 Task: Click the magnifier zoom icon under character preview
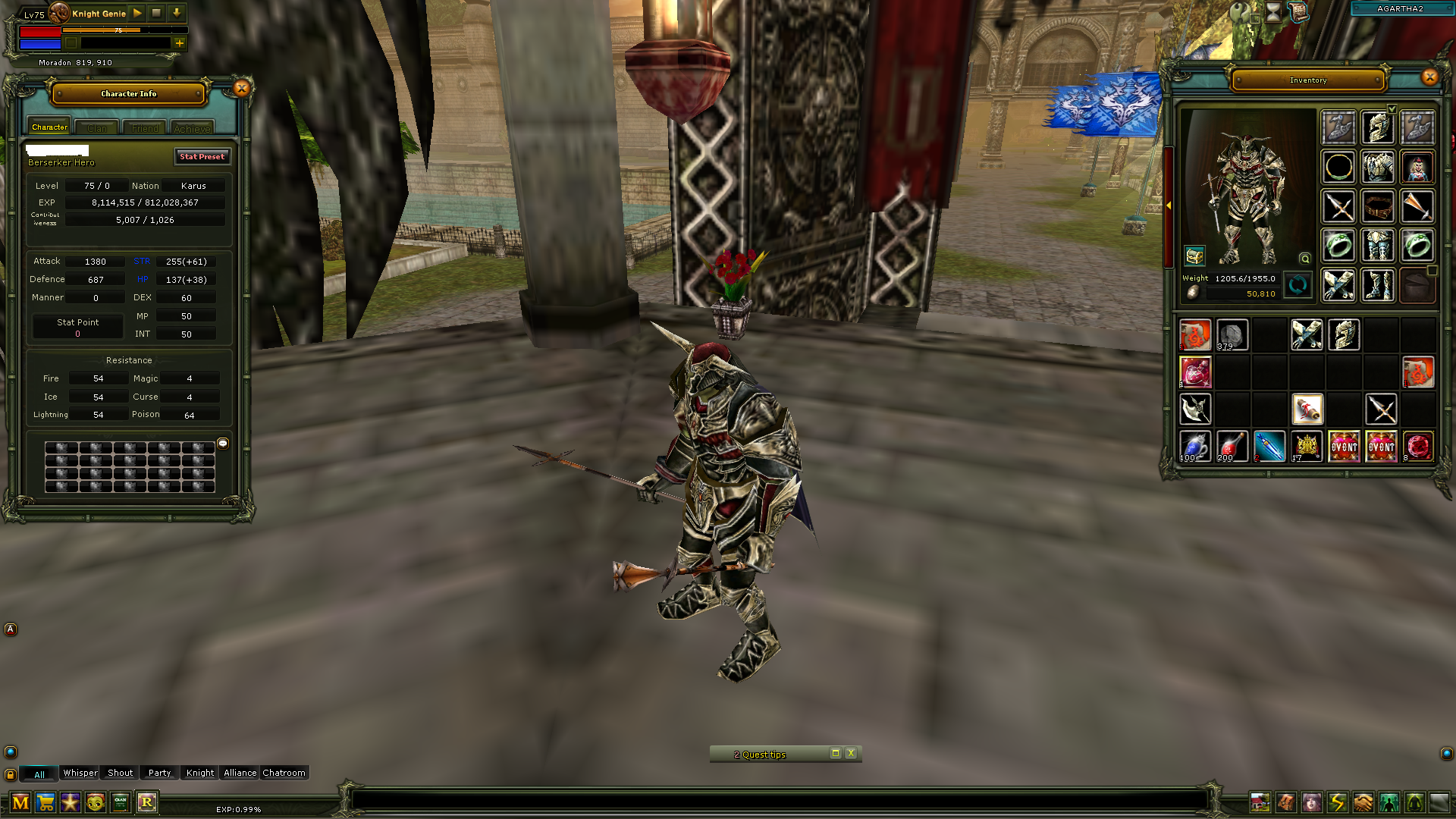tap(1305, 259)
